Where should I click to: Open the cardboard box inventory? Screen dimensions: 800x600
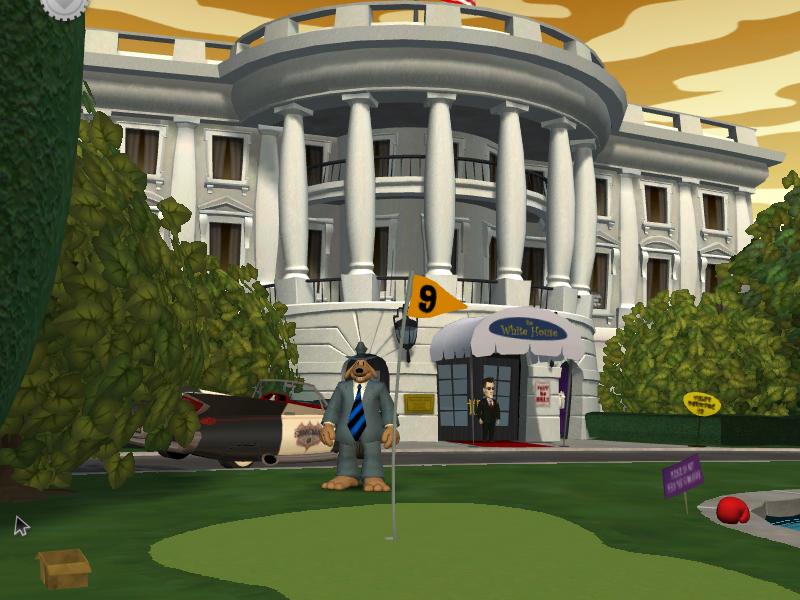coord(63,567)
